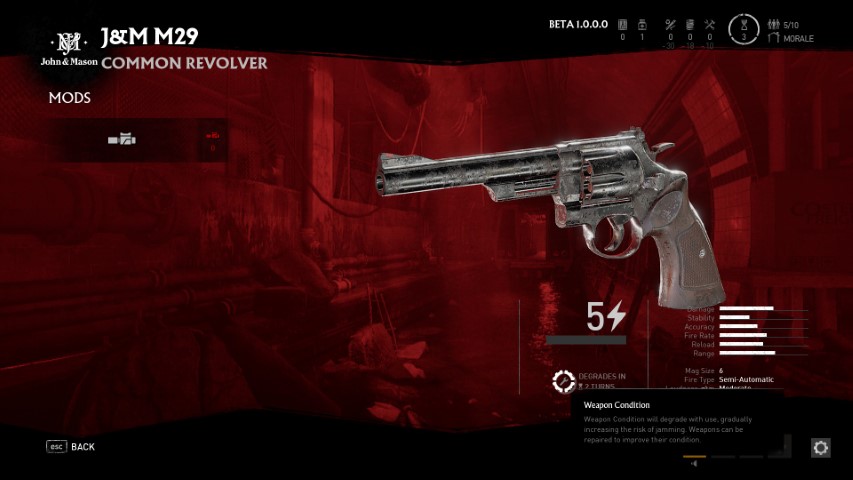Viewport: 853px width, 480px height.
Task: Show the Morale status indicator
Action: pyautogui.click(x=791, y=38)
